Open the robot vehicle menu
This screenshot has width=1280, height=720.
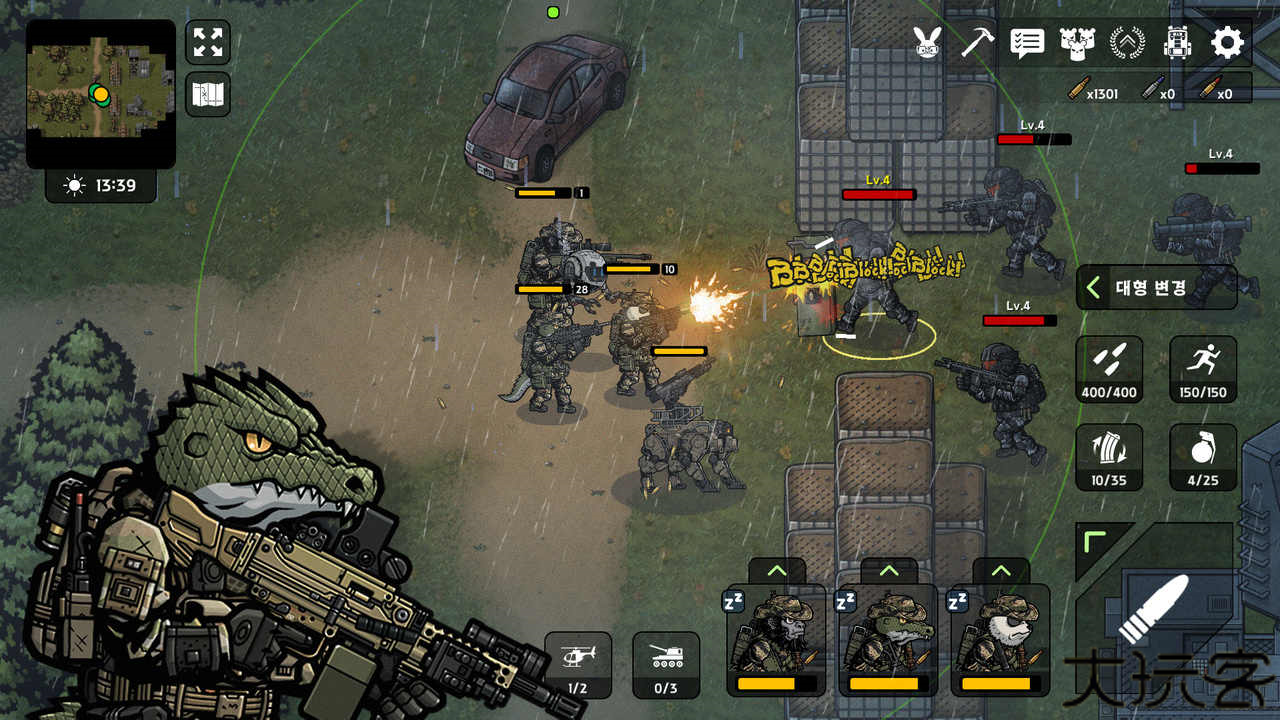(x=1177, y=43)
